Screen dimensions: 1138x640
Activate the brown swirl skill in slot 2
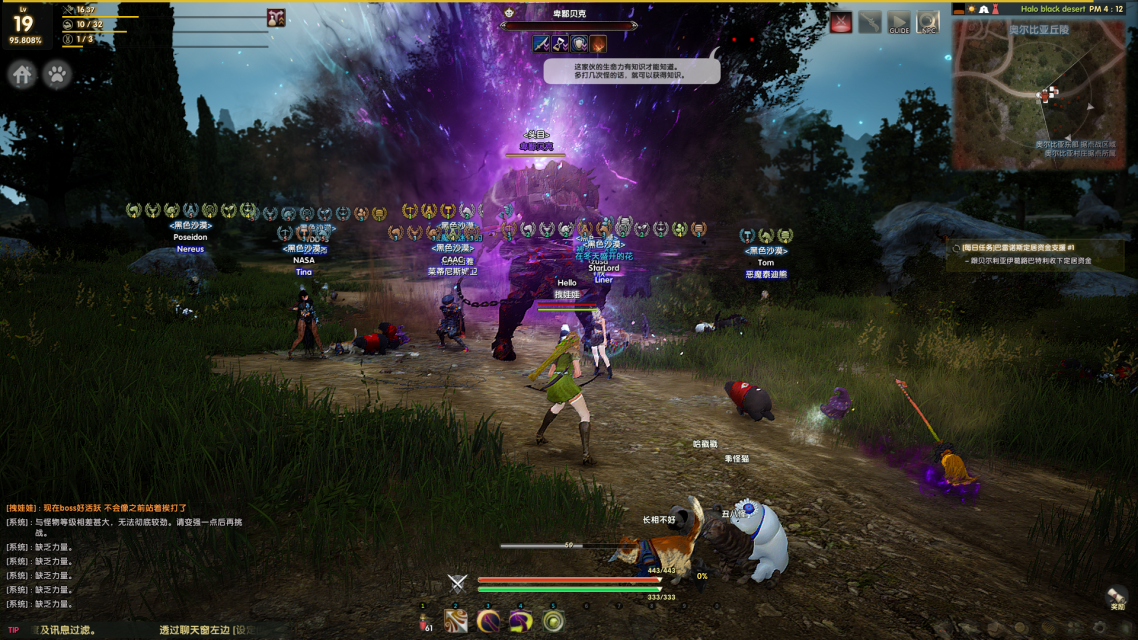(456, 621)
